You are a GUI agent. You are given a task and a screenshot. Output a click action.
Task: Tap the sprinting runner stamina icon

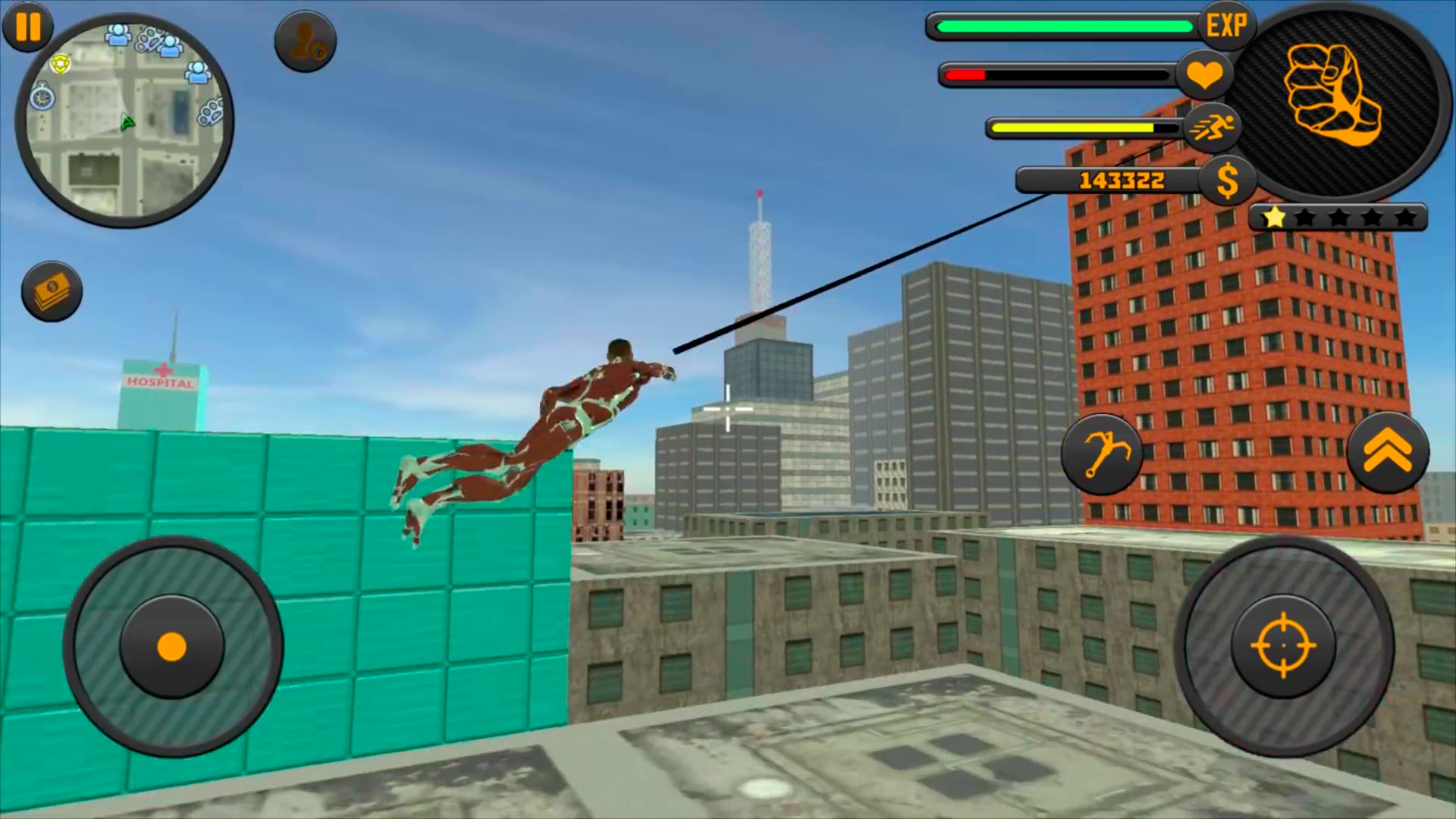(x=1212, y=127)
